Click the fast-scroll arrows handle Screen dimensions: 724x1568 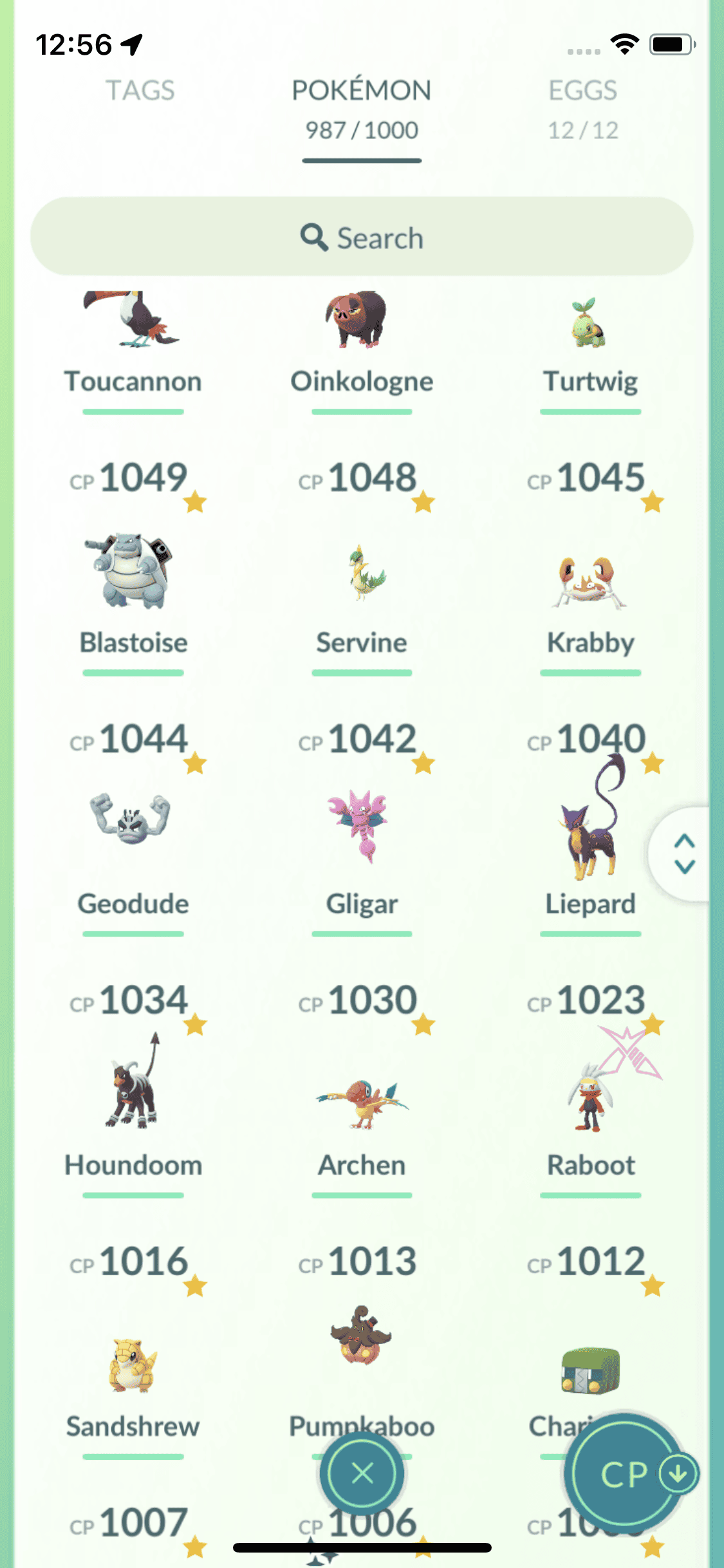tap(684, 854)
